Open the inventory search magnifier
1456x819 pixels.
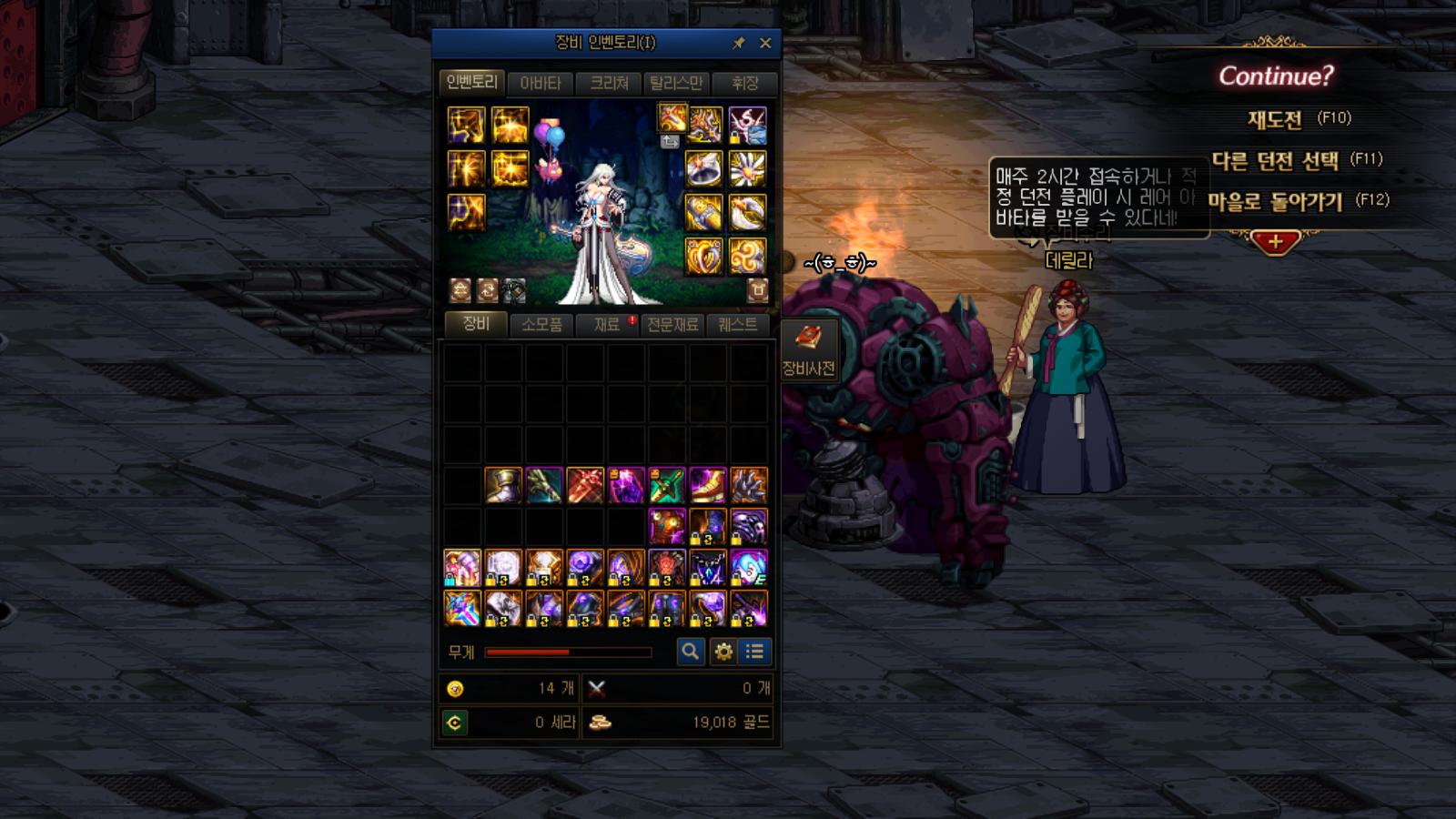point(691,652)
